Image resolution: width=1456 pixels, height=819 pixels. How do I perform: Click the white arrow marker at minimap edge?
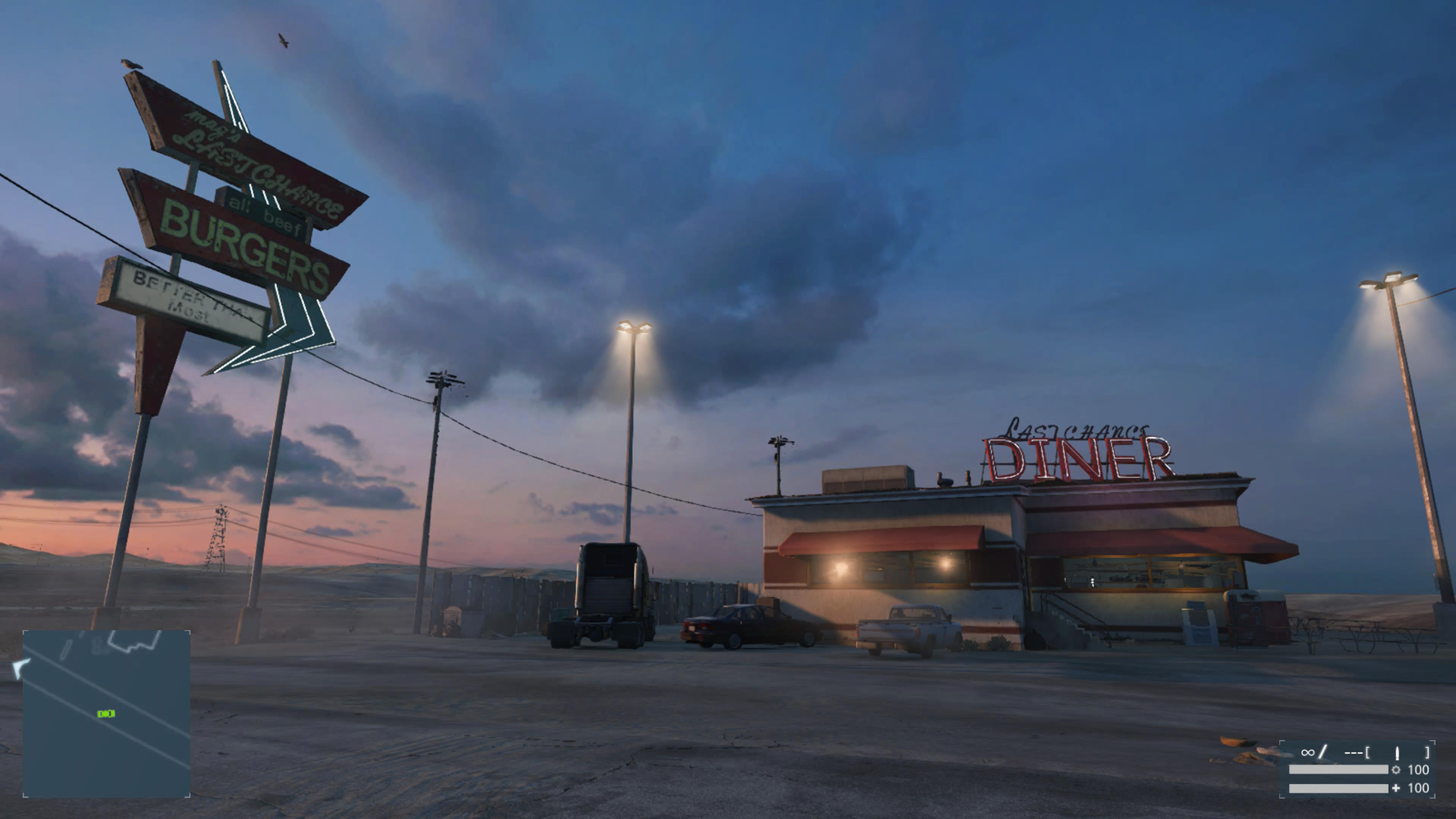[x=20, y=668]
